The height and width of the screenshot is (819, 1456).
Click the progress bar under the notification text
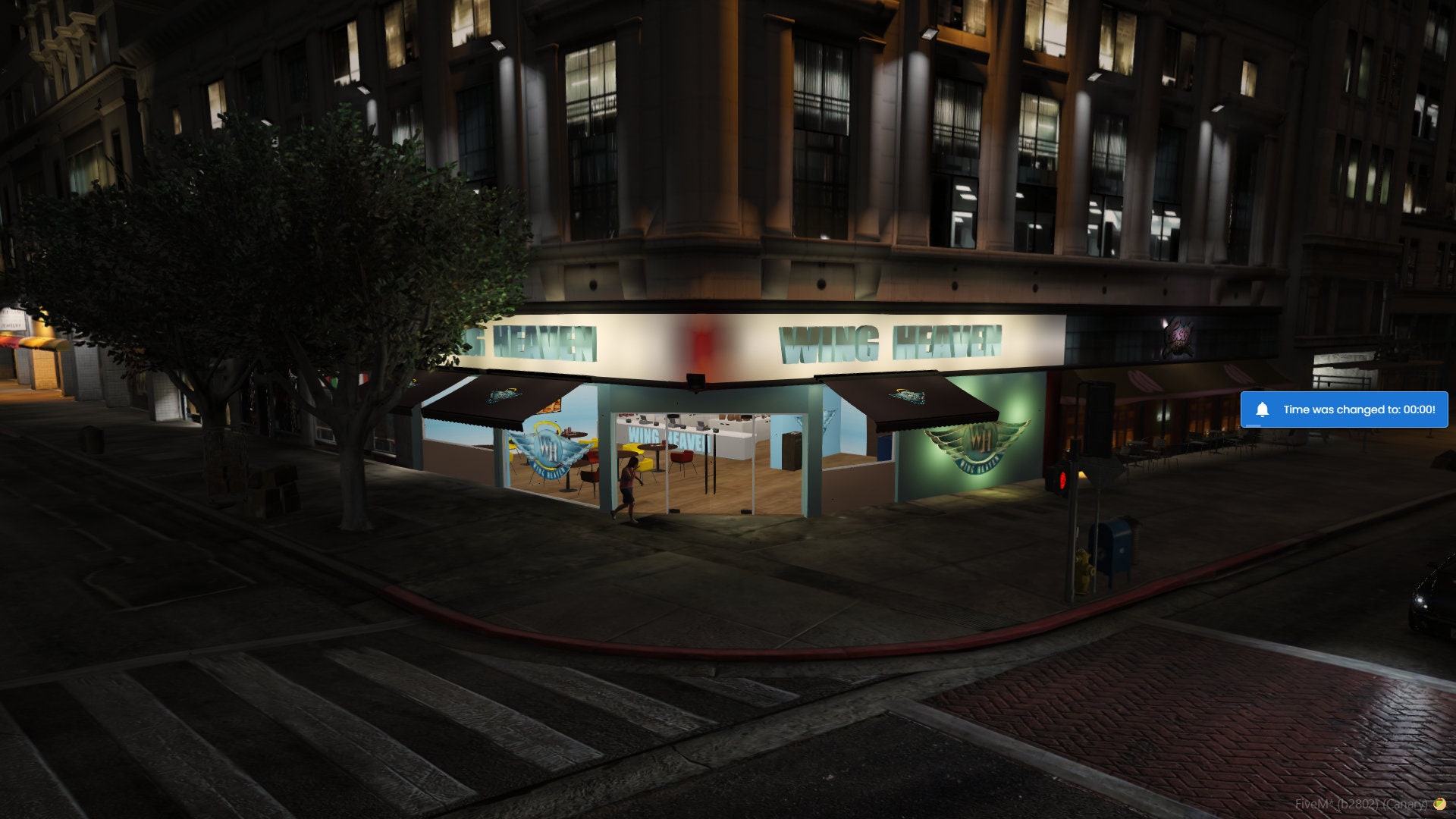coord(1253,425)
